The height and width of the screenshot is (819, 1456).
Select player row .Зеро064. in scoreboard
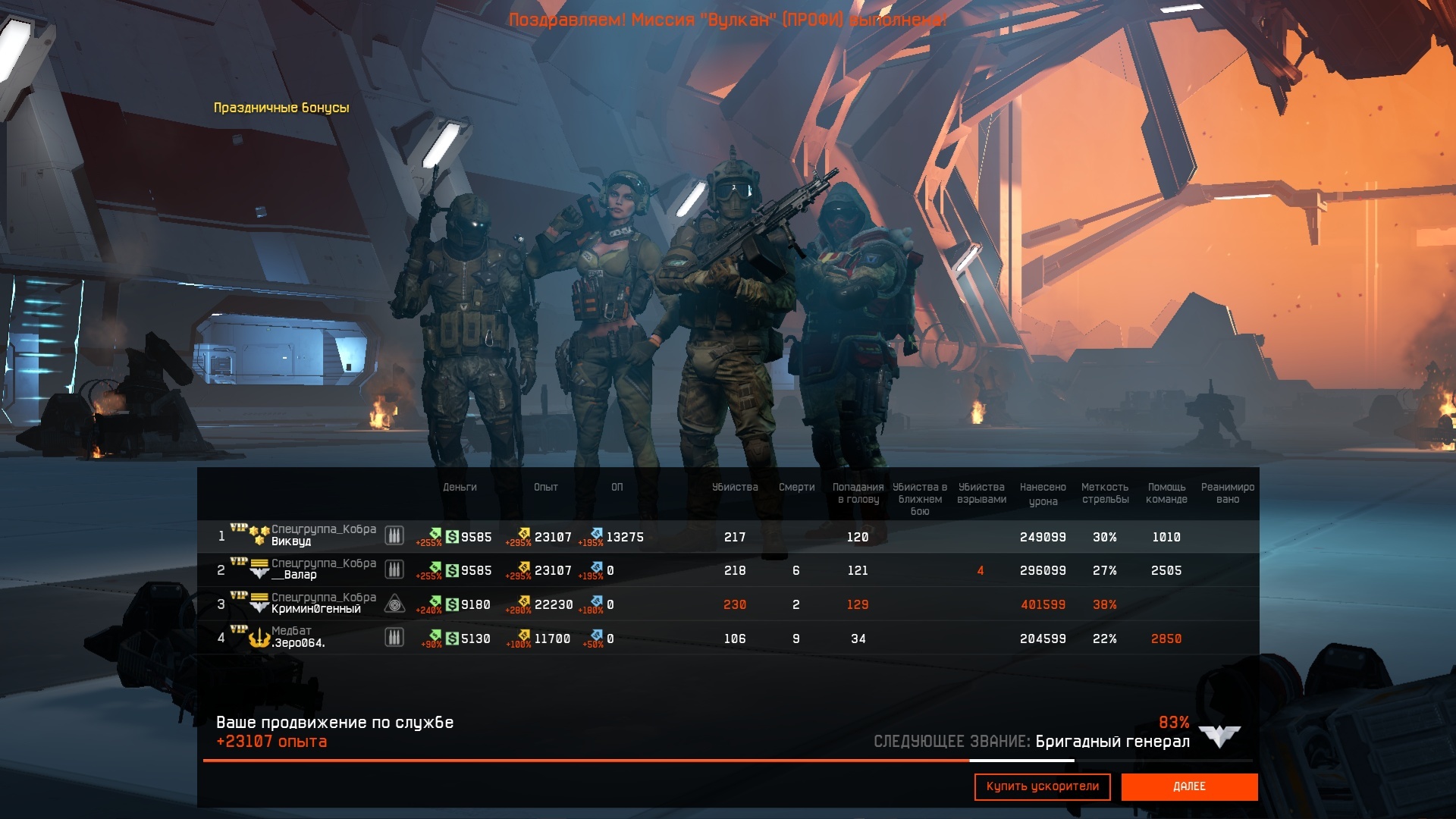coord(299,642)
